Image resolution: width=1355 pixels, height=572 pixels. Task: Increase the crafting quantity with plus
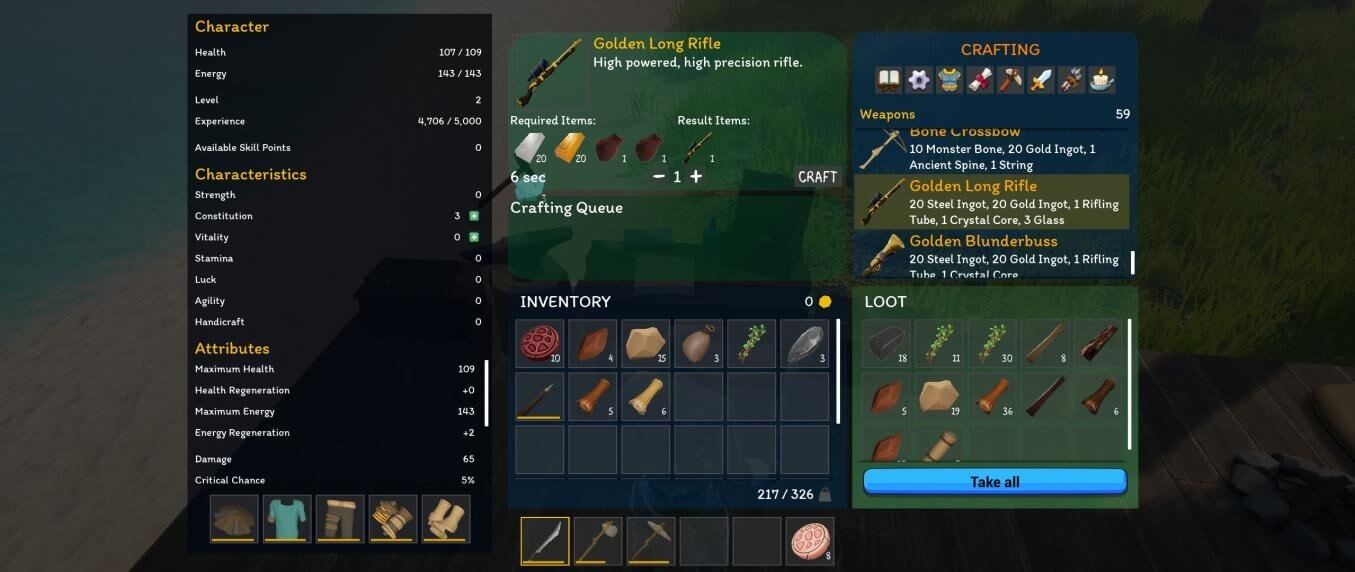pyautogui.click(x=696, y=177)
